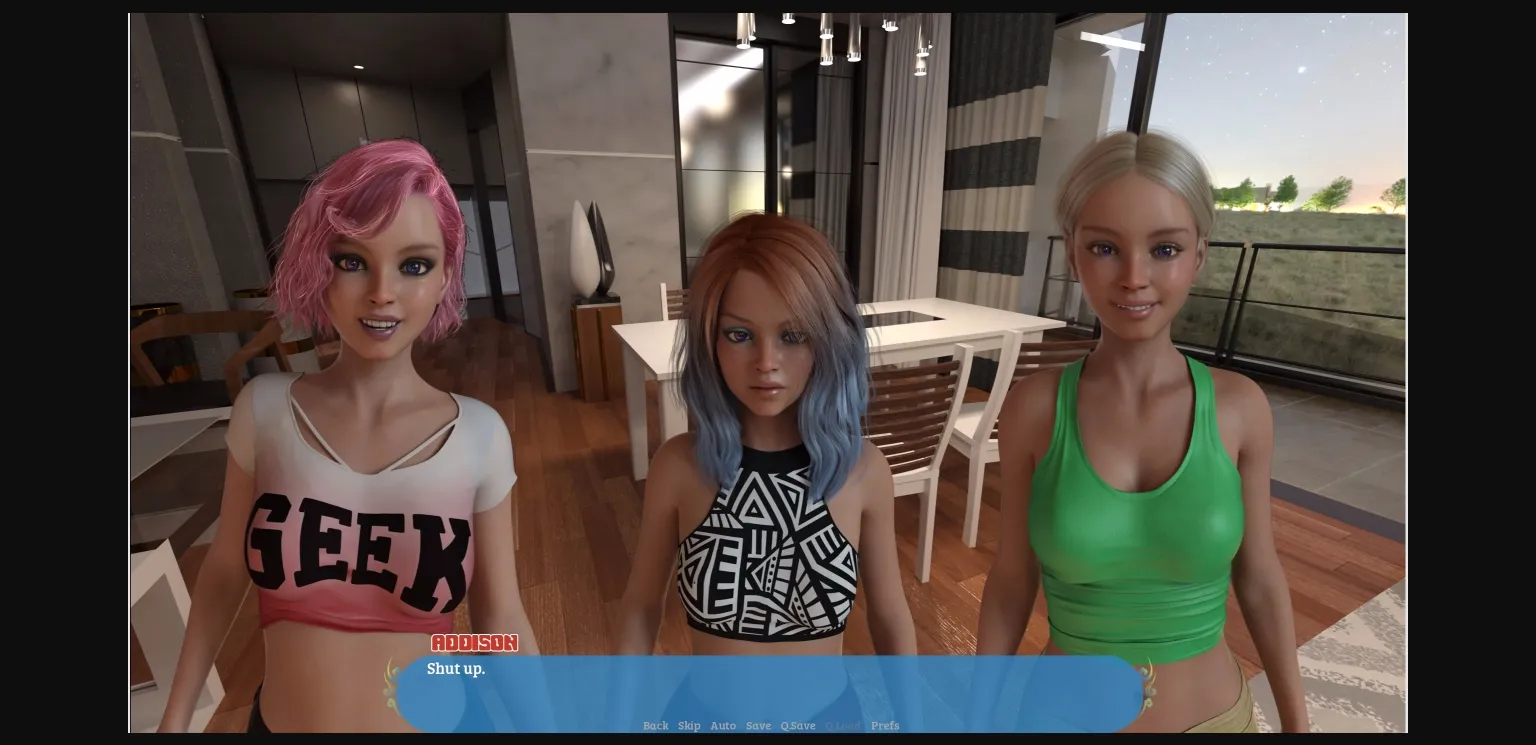
Task: Select the grayed-out Q.Load option
Action: click(841, 726)
